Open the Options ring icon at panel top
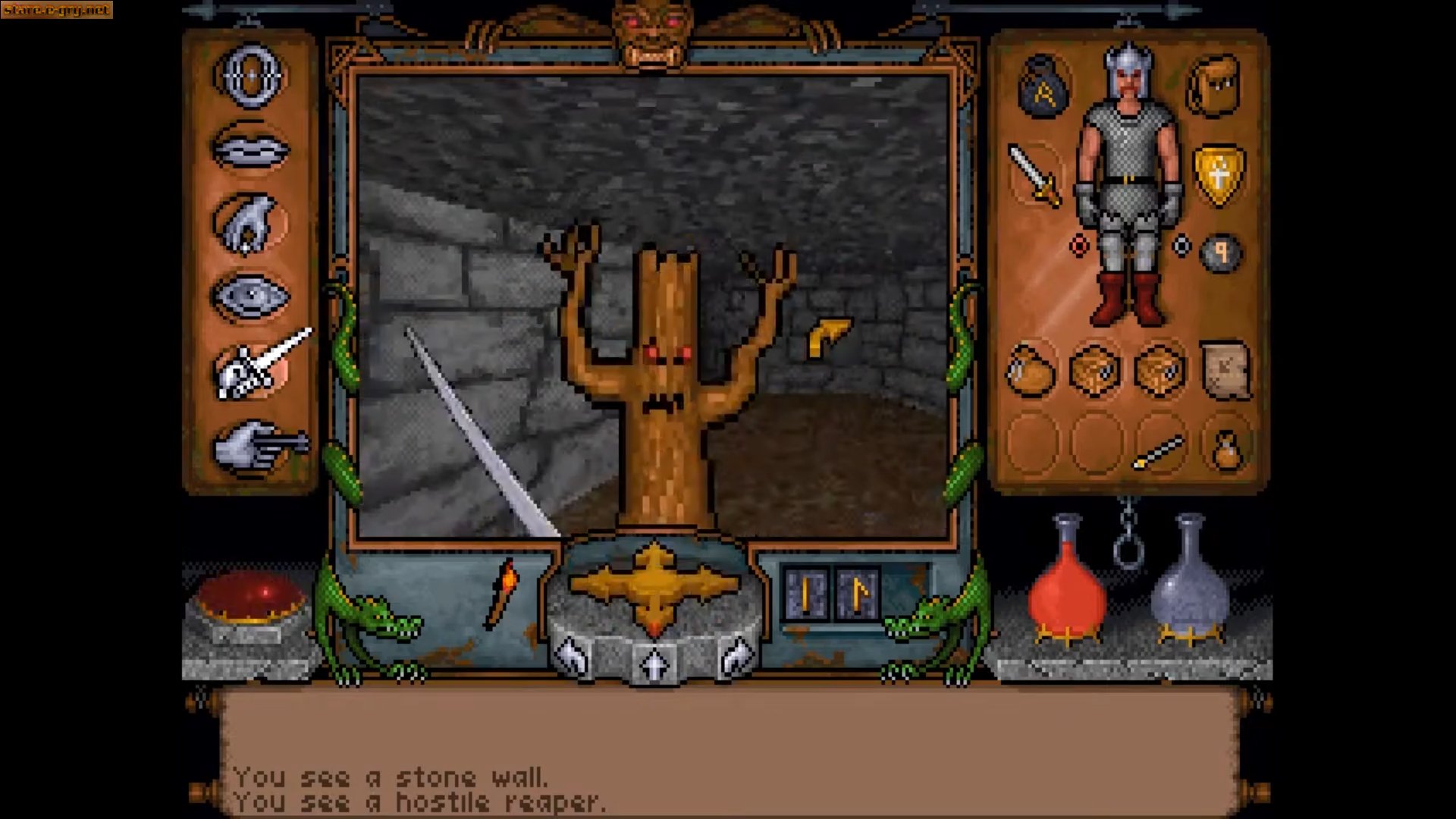Viewport: 1456px width, 819px height. point(250,76)
